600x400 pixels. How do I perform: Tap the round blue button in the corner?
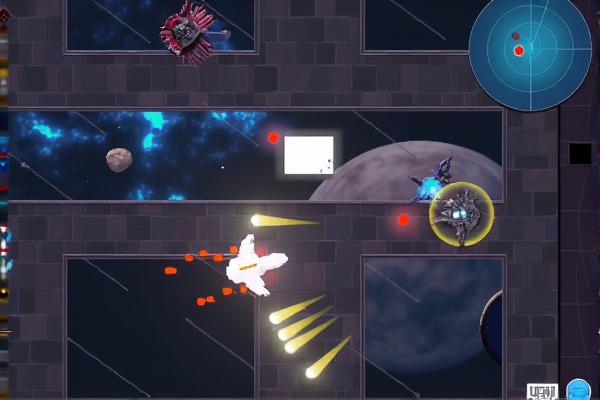tap(578, 390)
